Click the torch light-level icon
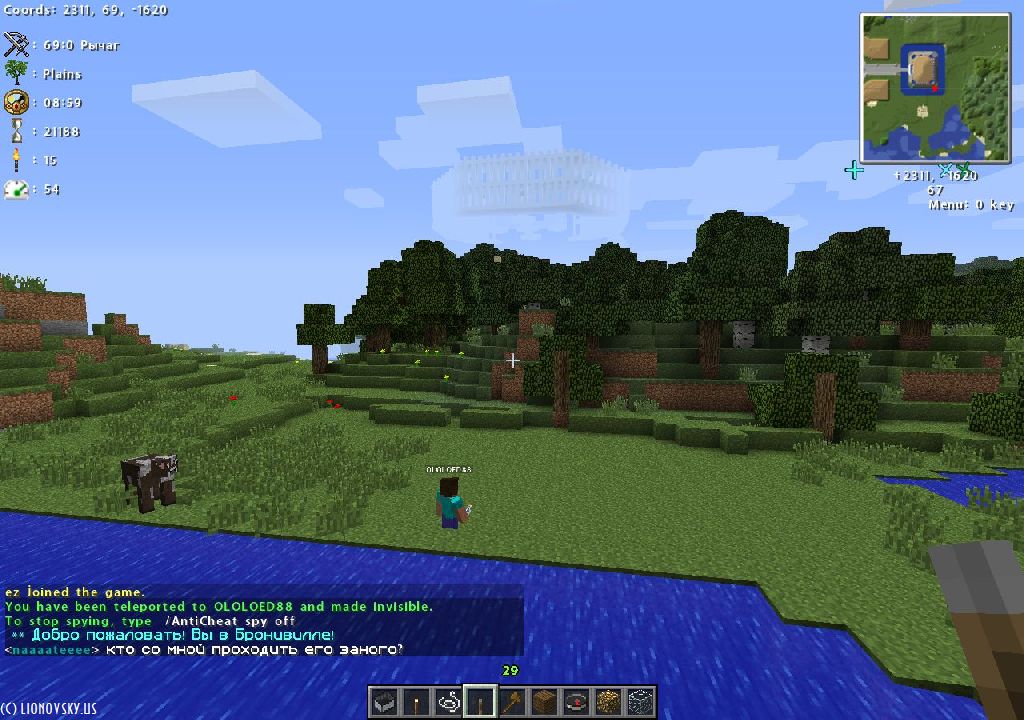Screen dimensions: 1024x720 [x=16, y=160]
